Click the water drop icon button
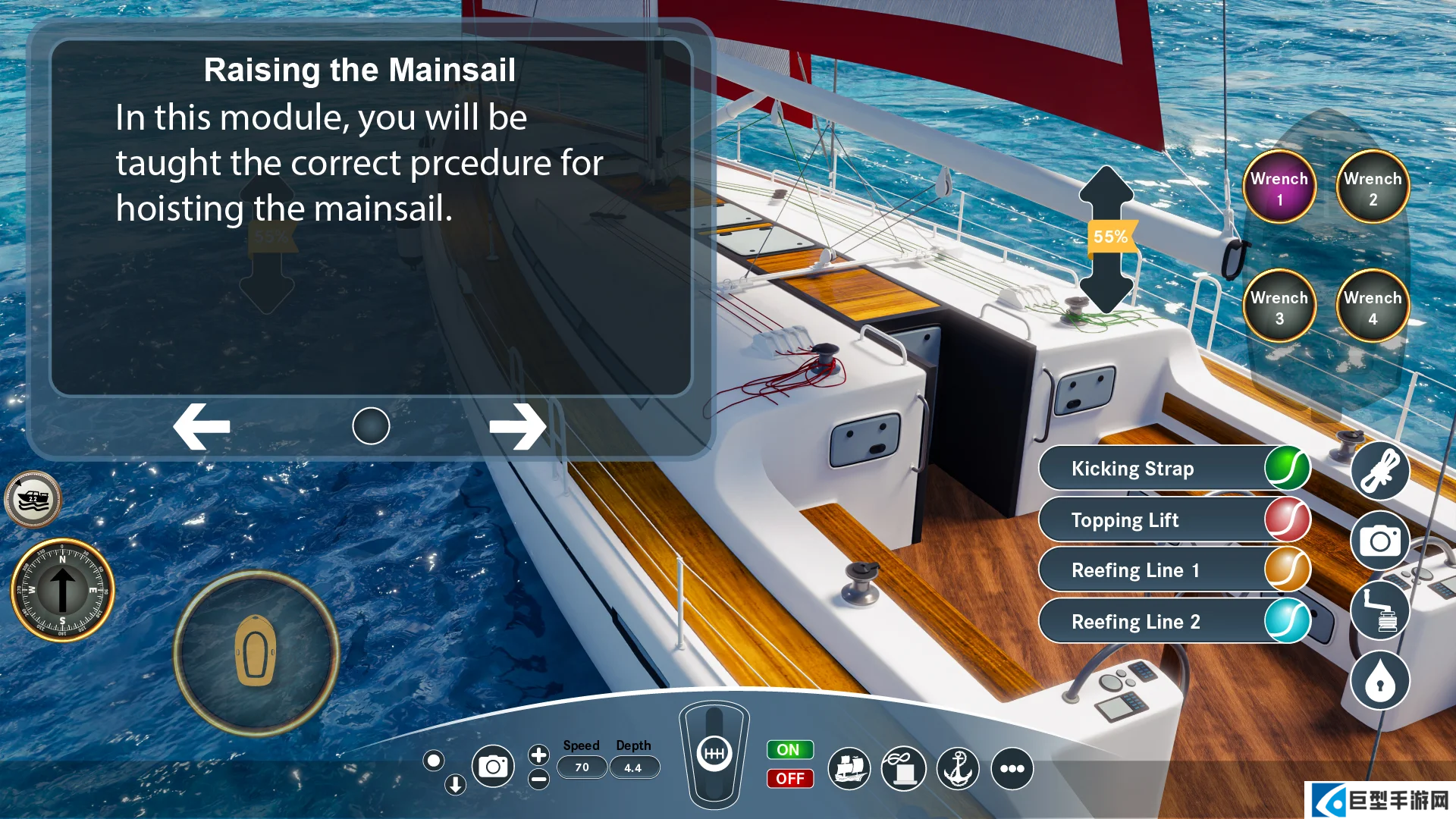 point(1380,682)
